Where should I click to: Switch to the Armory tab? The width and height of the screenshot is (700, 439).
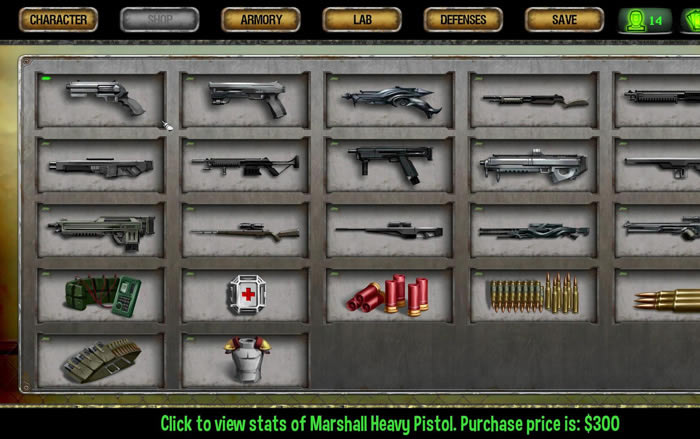pos(260,20)
